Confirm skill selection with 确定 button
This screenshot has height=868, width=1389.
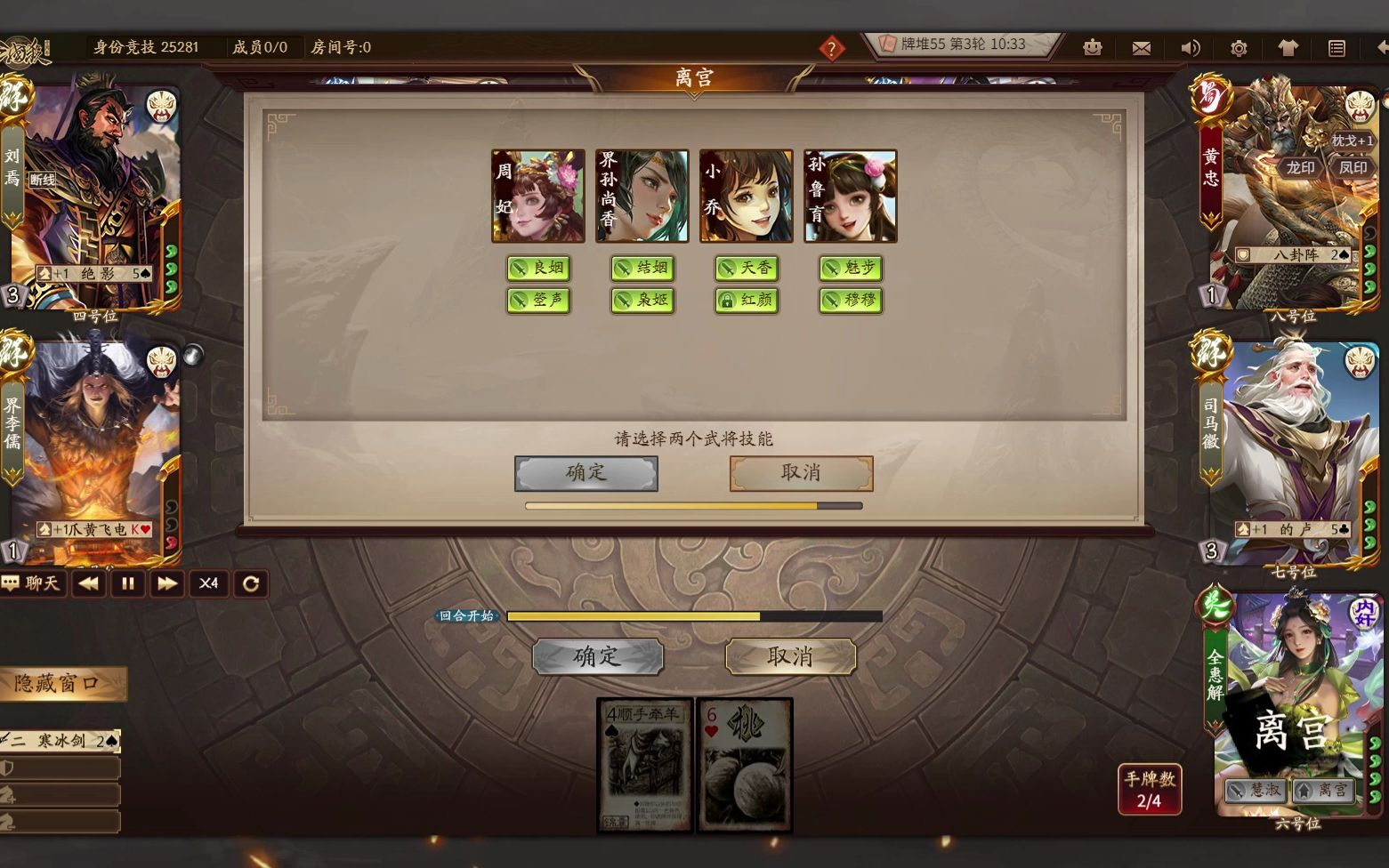pyautogui.click(x=585, y=473)
